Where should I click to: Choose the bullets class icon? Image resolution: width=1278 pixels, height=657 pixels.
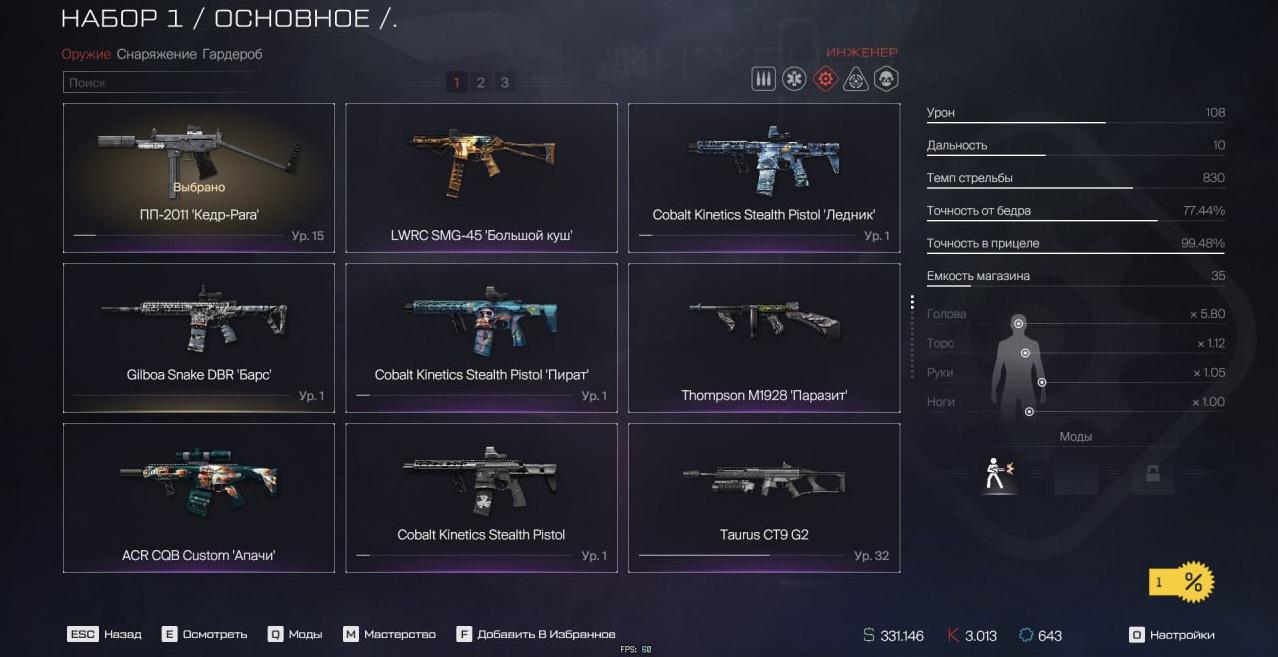tap(764, 79)
